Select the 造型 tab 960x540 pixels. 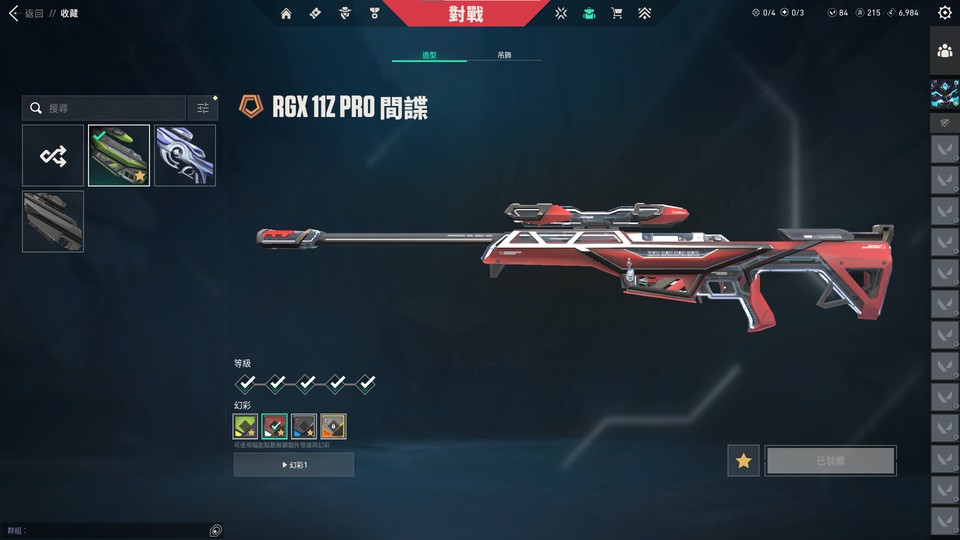429,55
